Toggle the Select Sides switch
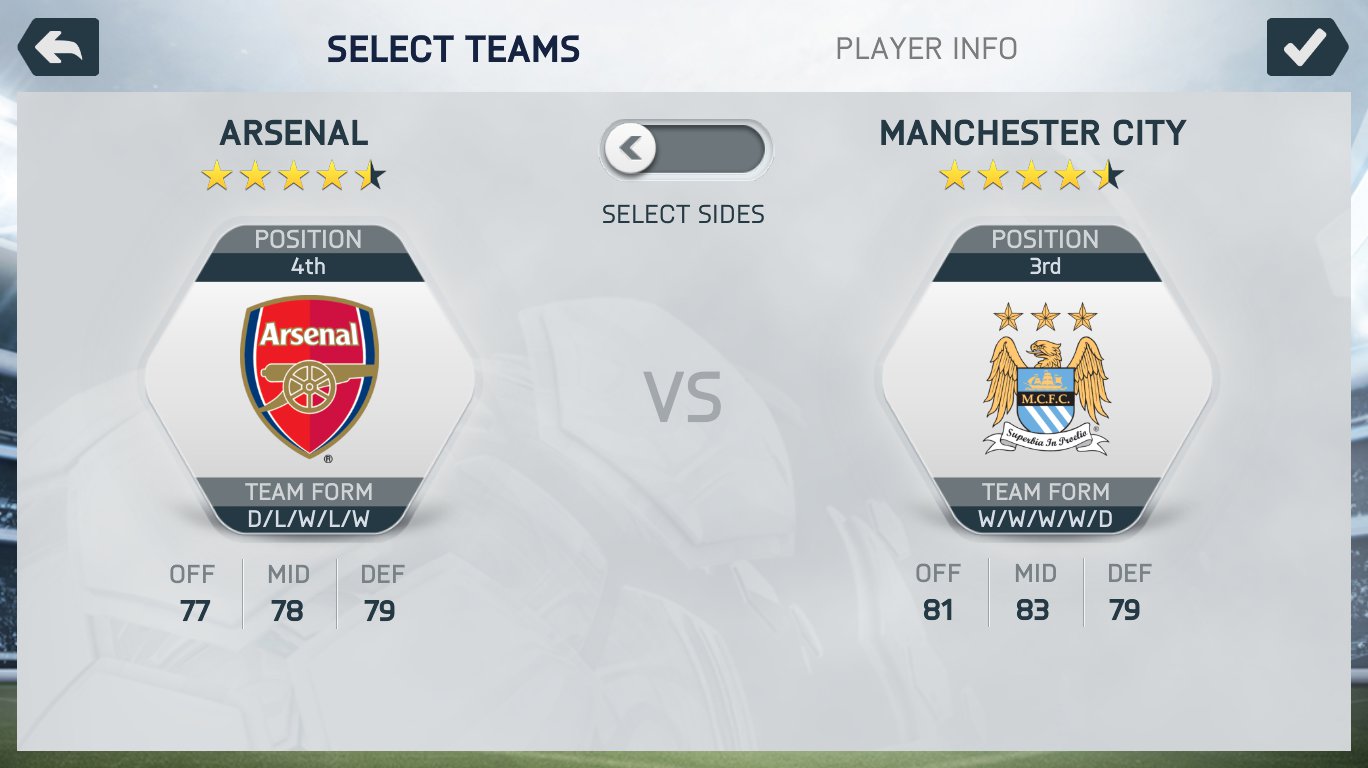1368x768 pixels. [x=685, y=150]
